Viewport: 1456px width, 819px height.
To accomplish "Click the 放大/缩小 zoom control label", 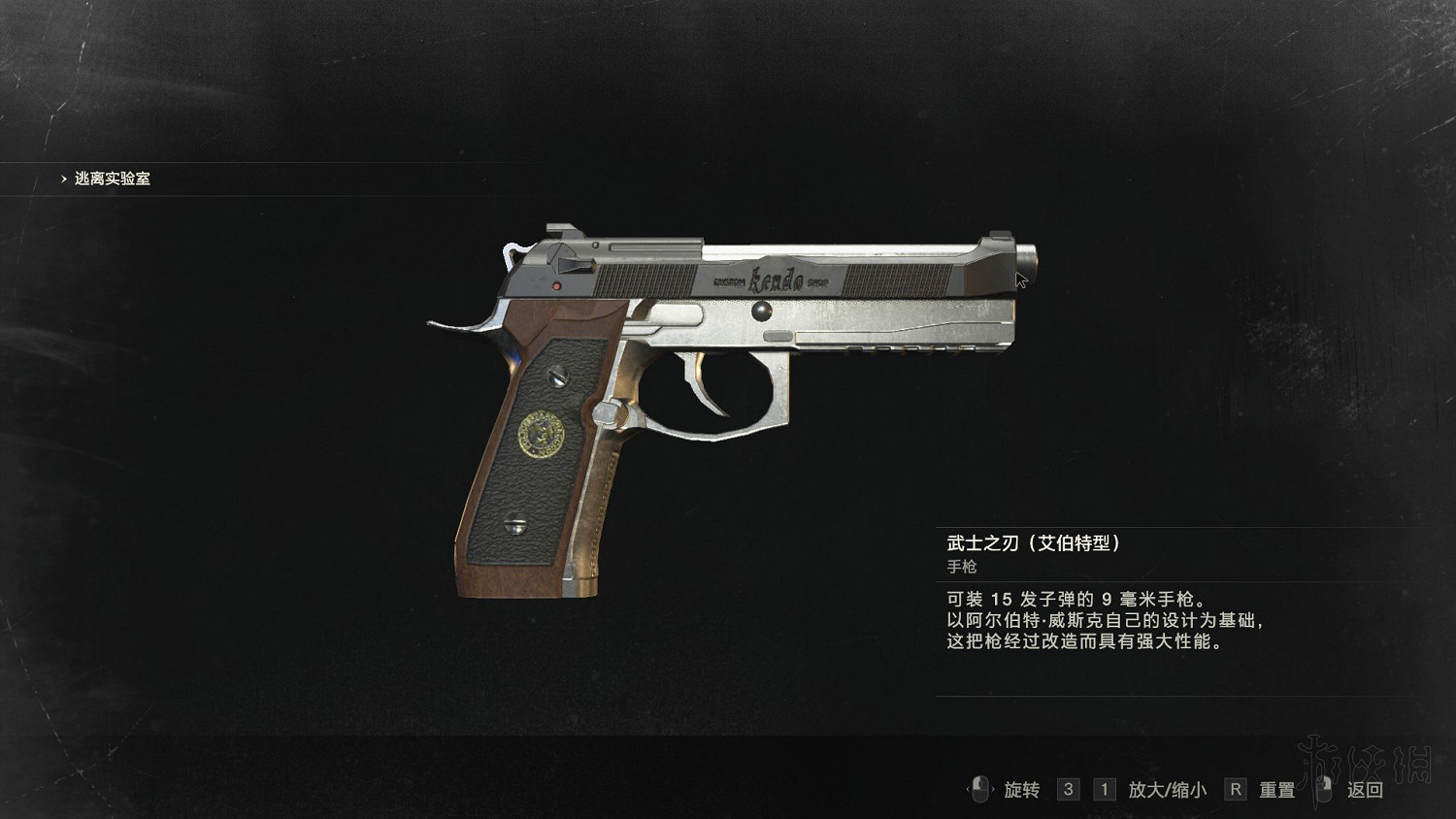I will [x=1170, y=791].
